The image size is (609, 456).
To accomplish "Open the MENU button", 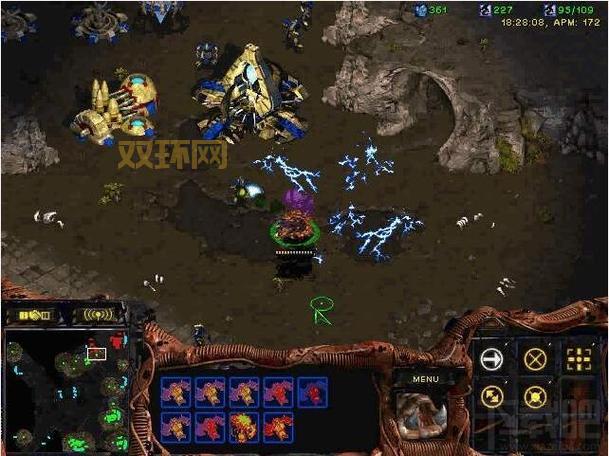I will [x=425, y=379].
